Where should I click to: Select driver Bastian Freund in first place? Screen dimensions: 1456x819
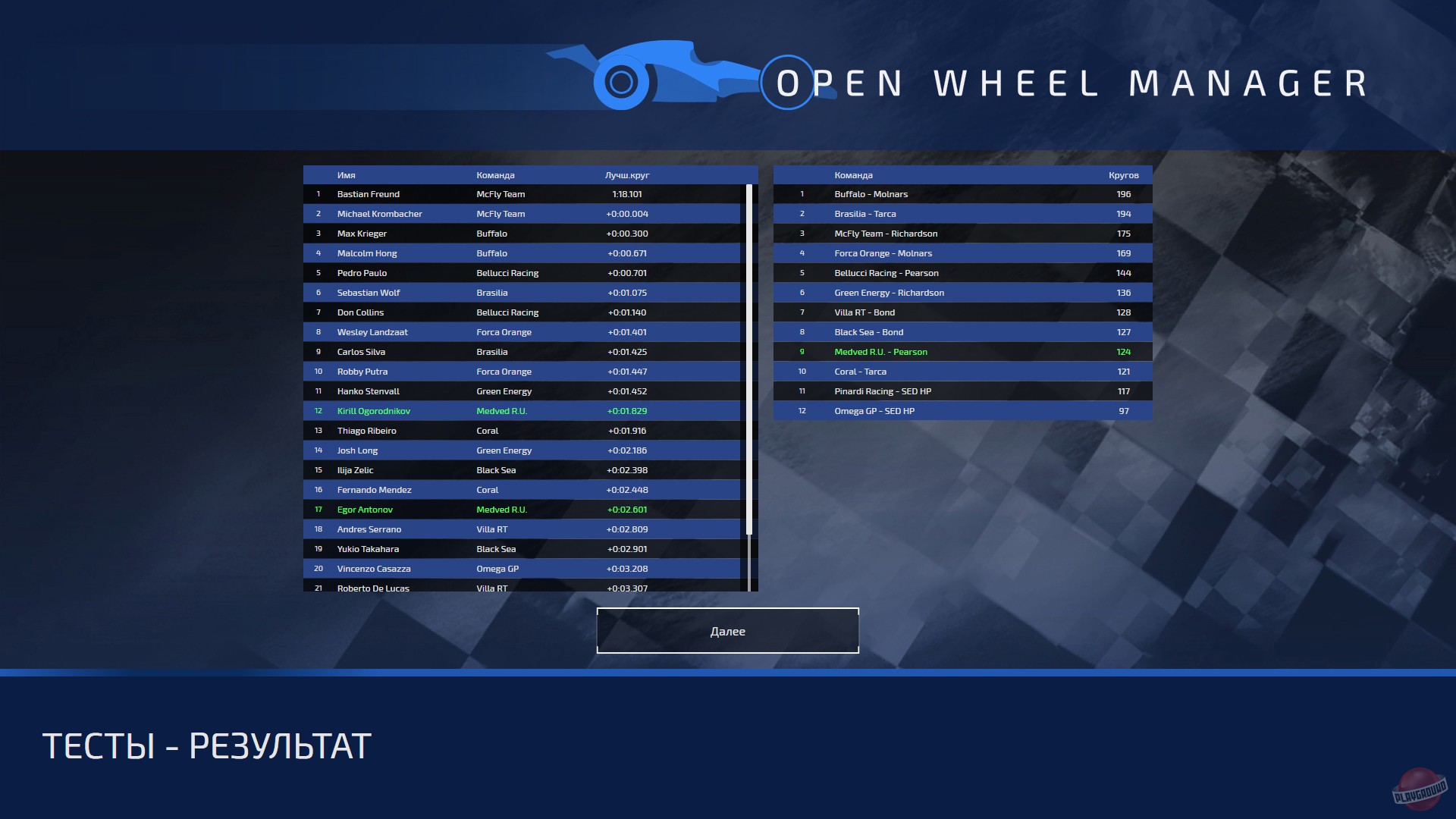point(369,193)
